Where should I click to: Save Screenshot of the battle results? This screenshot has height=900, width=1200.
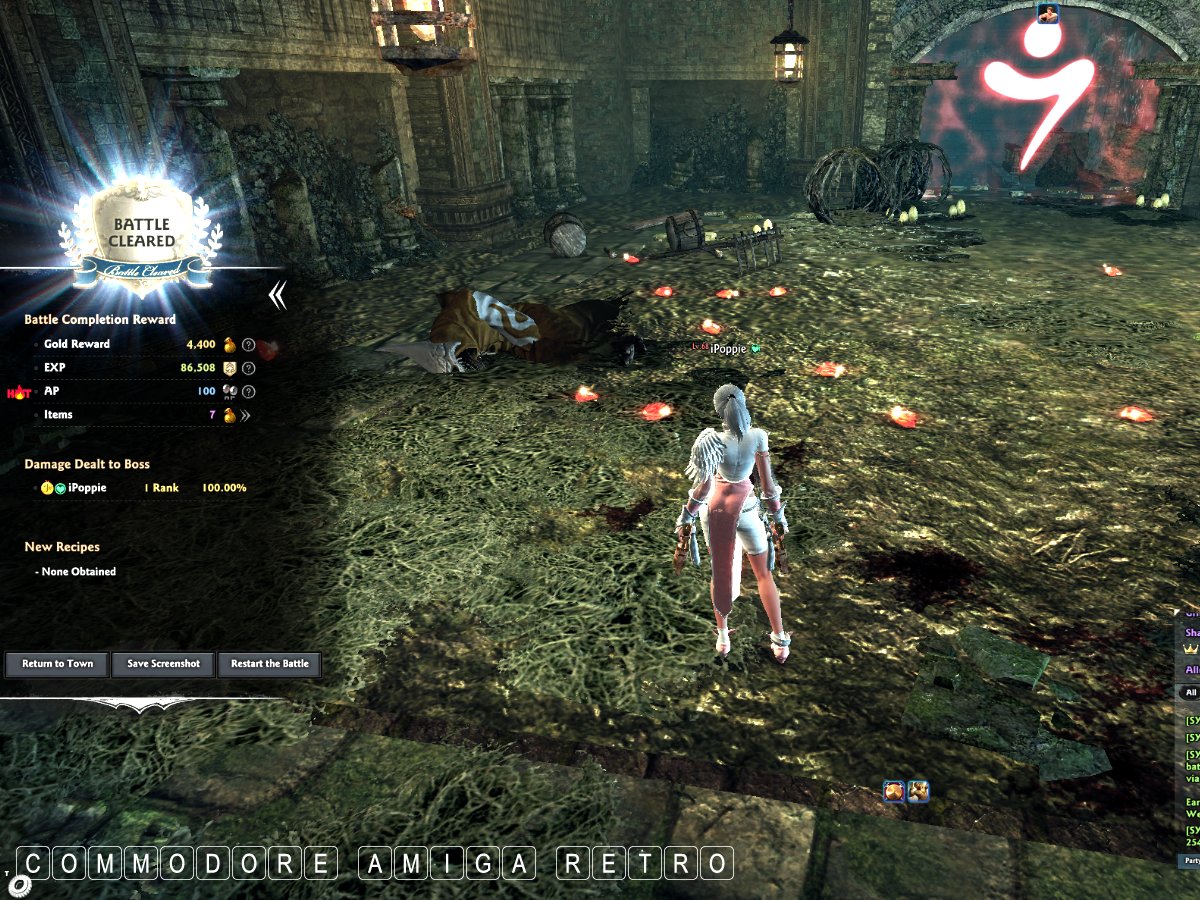(x=163, y=664)
